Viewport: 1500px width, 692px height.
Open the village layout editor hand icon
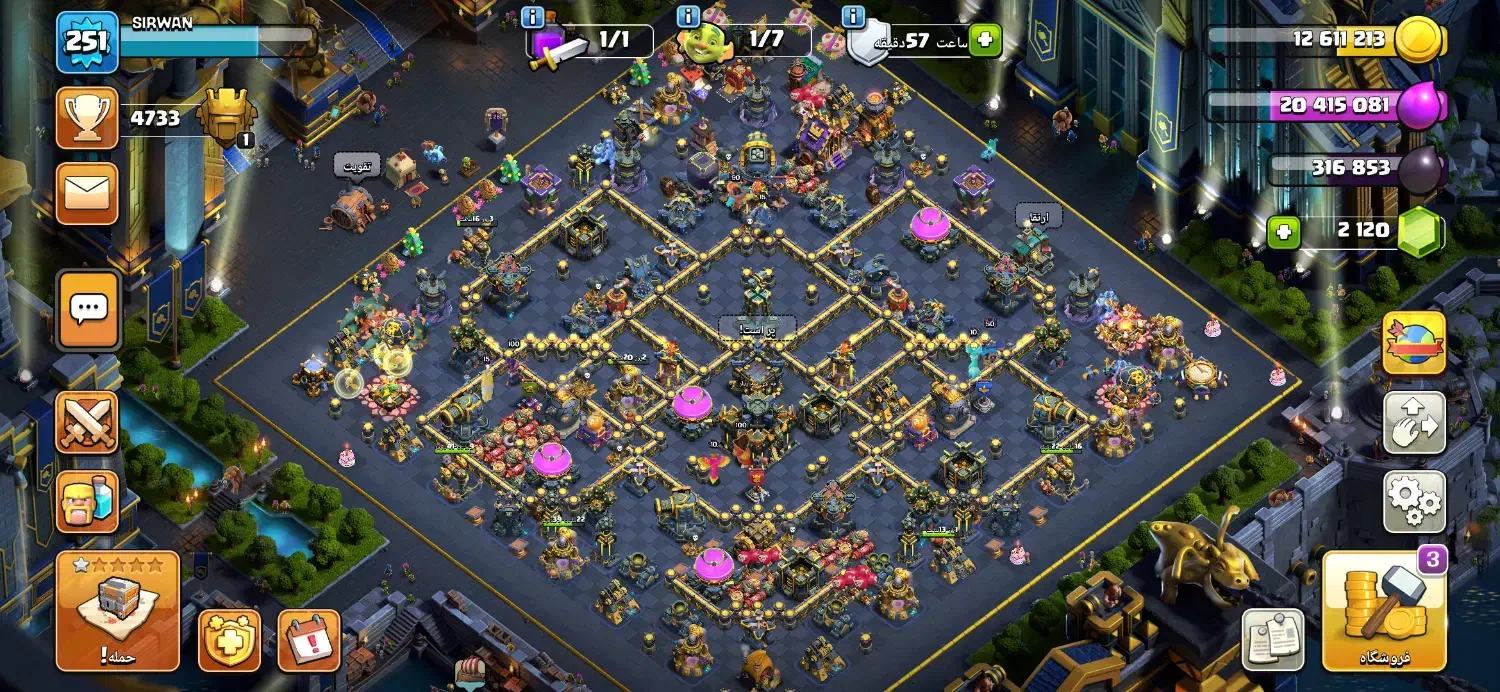[x=1414, y=423]
